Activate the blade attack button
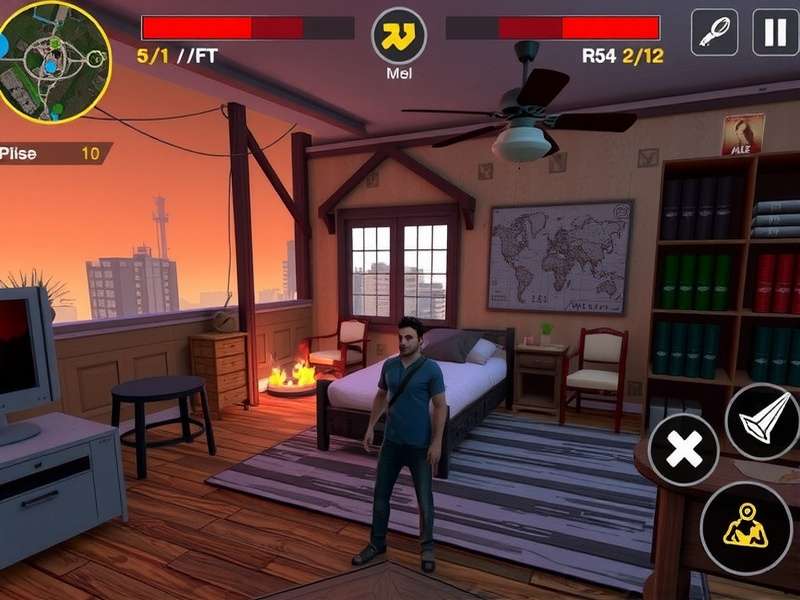 [762, 422]
